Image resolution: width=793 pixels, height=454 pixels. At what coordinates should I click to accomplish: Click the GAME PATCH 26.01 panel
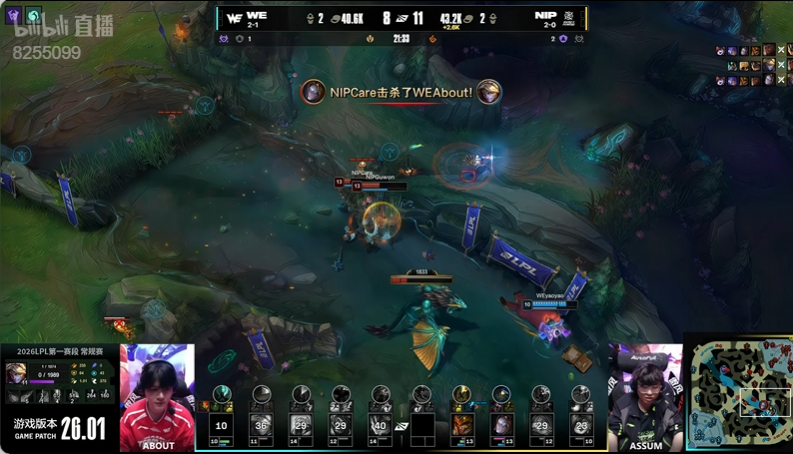click(x=58, y=428)
